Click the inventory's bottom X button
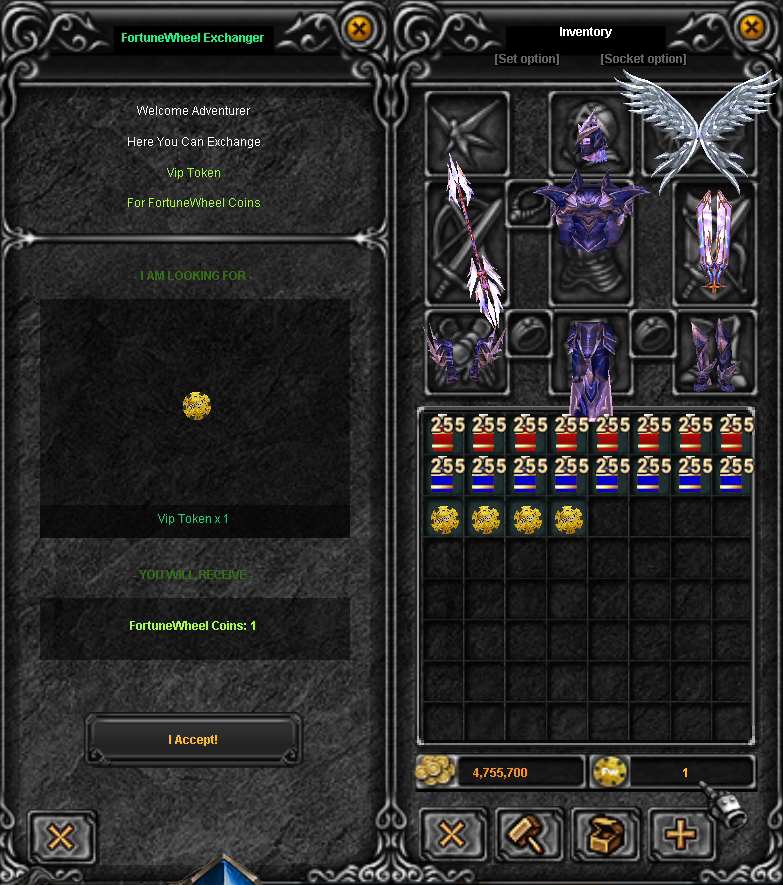 [x=453, y=836]
